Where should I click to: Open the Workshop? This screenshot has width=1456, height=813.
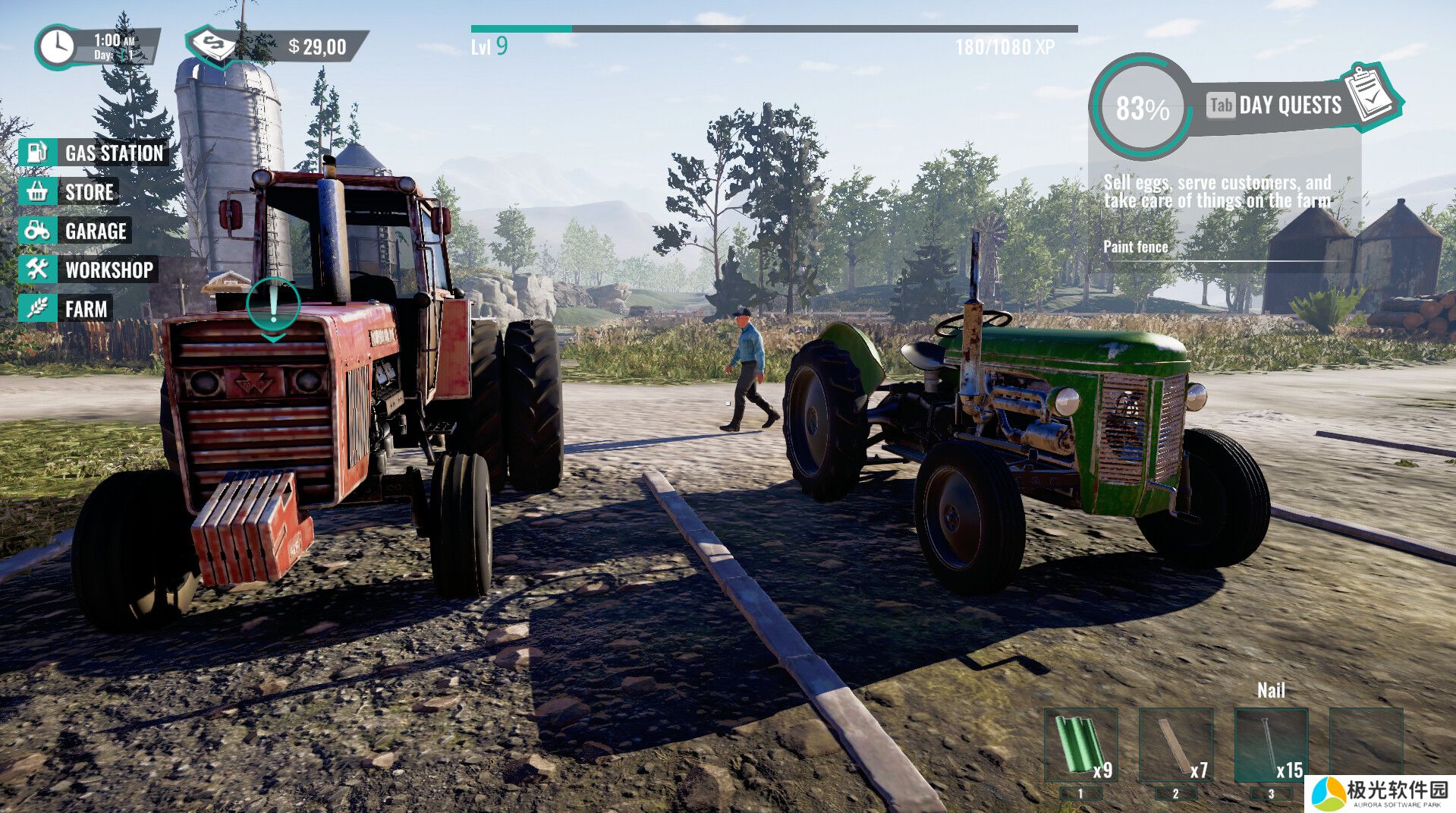(x=90, y=269)
